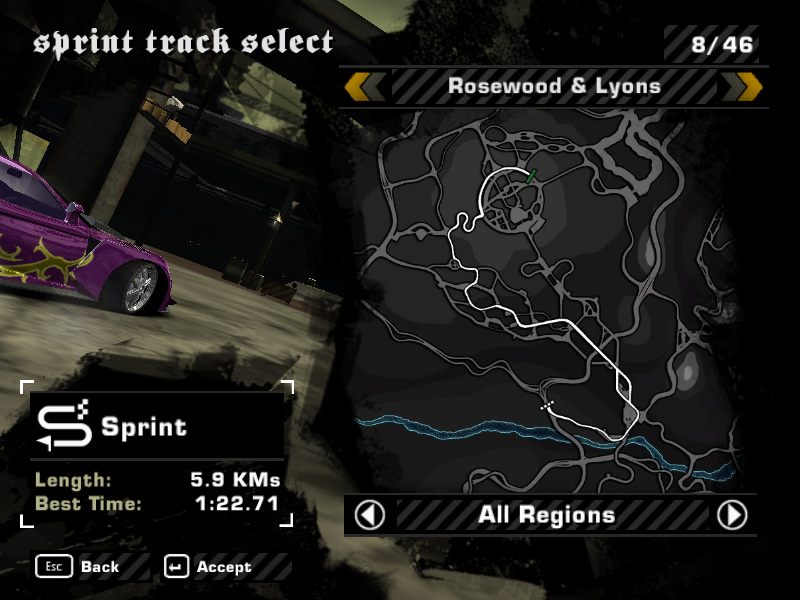
Task: Select the previous region filter arrow
Action: 370,515
